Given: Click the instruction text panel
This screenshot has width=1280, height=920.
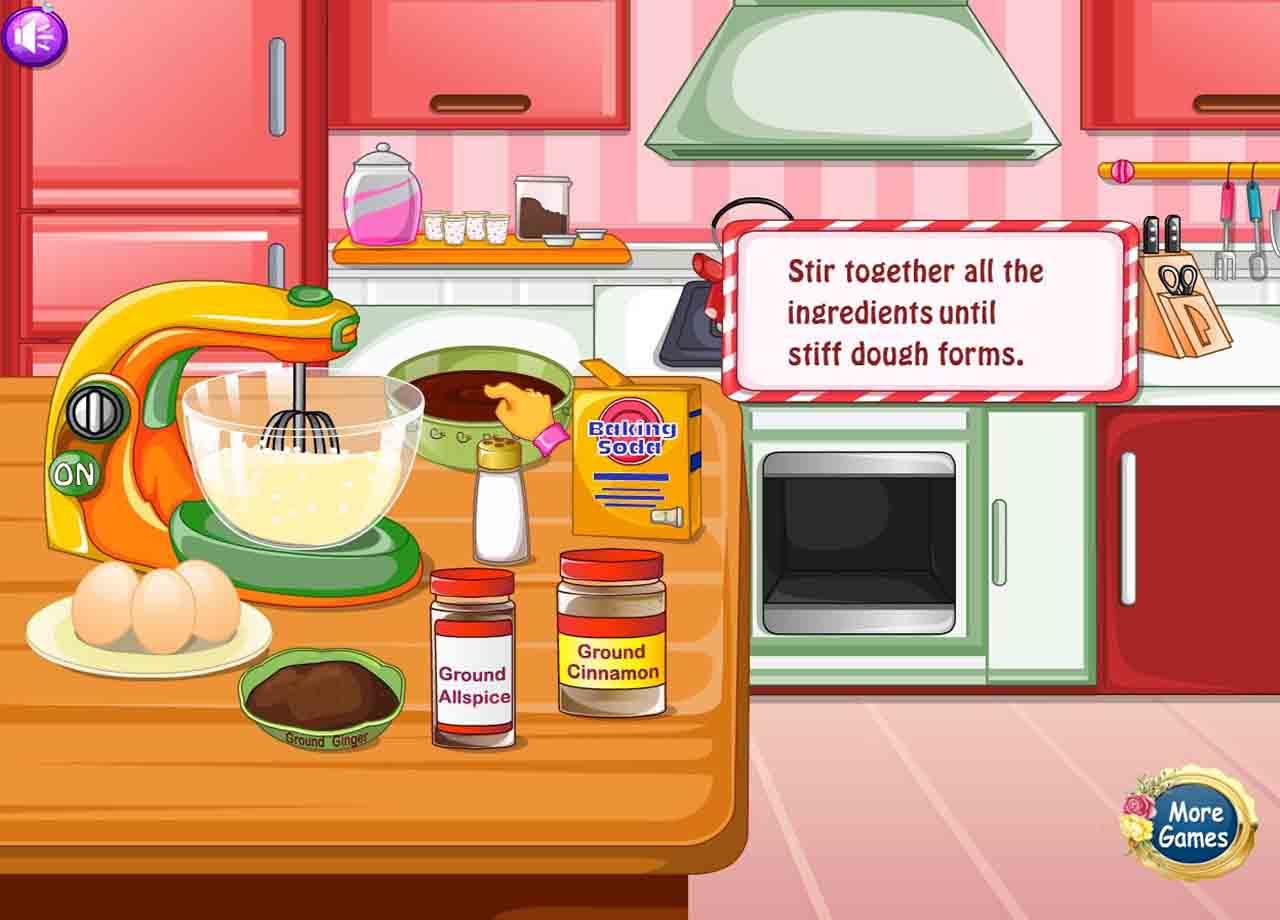Looking at the screenshot, I should point(930,310).
